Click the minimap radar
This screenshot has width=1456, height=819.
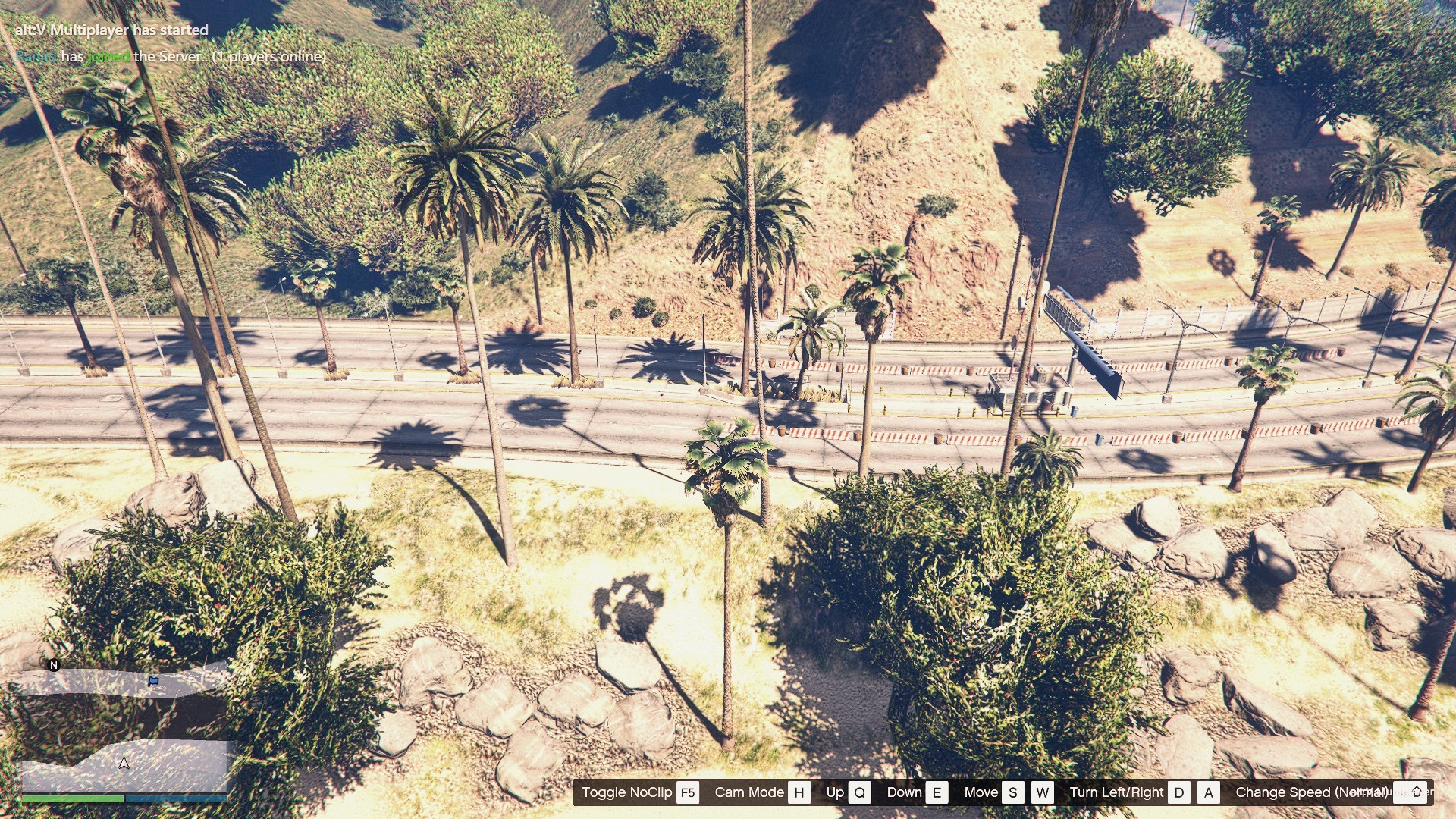pos(124,726)
